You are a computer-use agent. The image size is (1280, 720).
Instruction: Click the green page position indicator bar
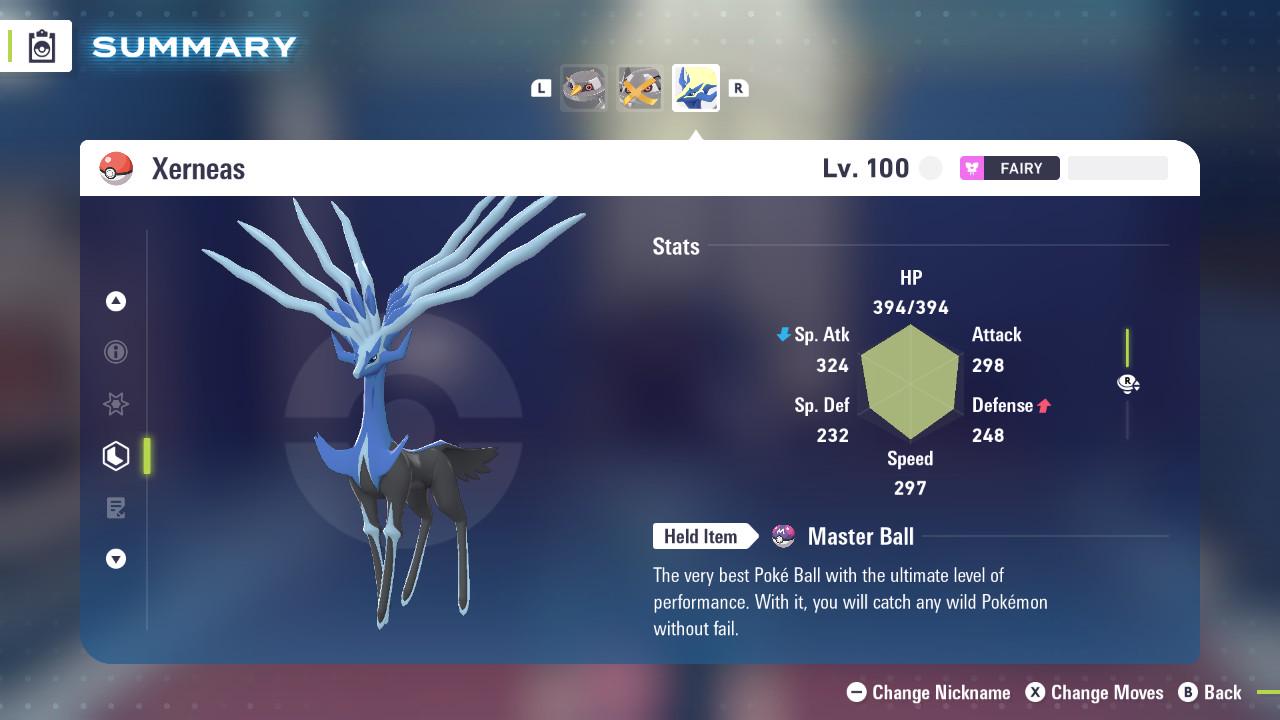(x=147, y=456)
